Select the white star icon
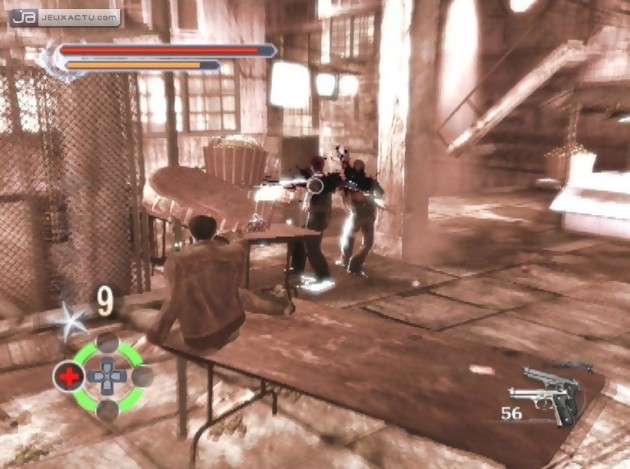The width and height of the screenshot is (630, 469). 74,321
